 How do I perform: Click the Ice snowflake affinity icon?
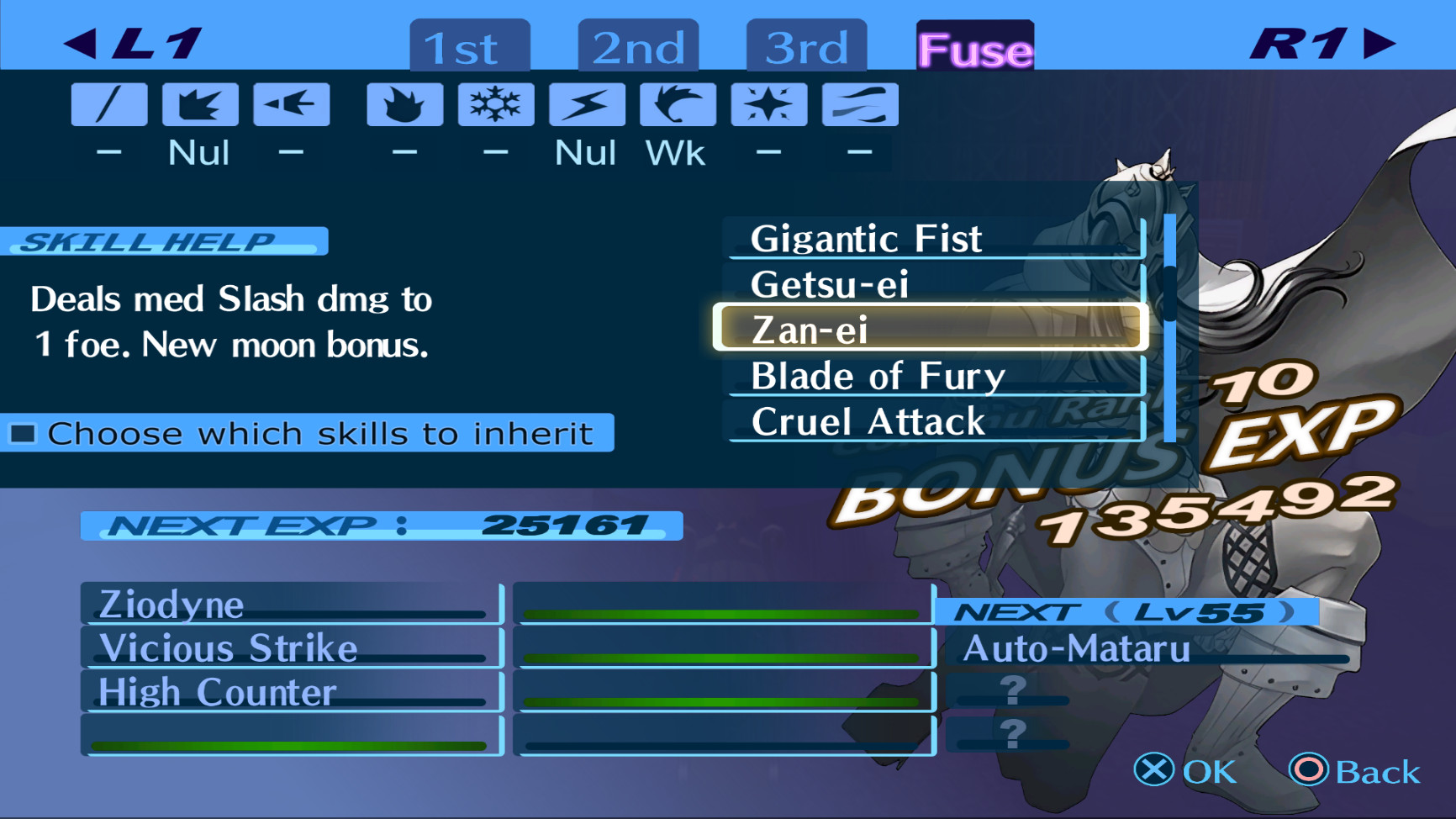click(x=495, y=103)
